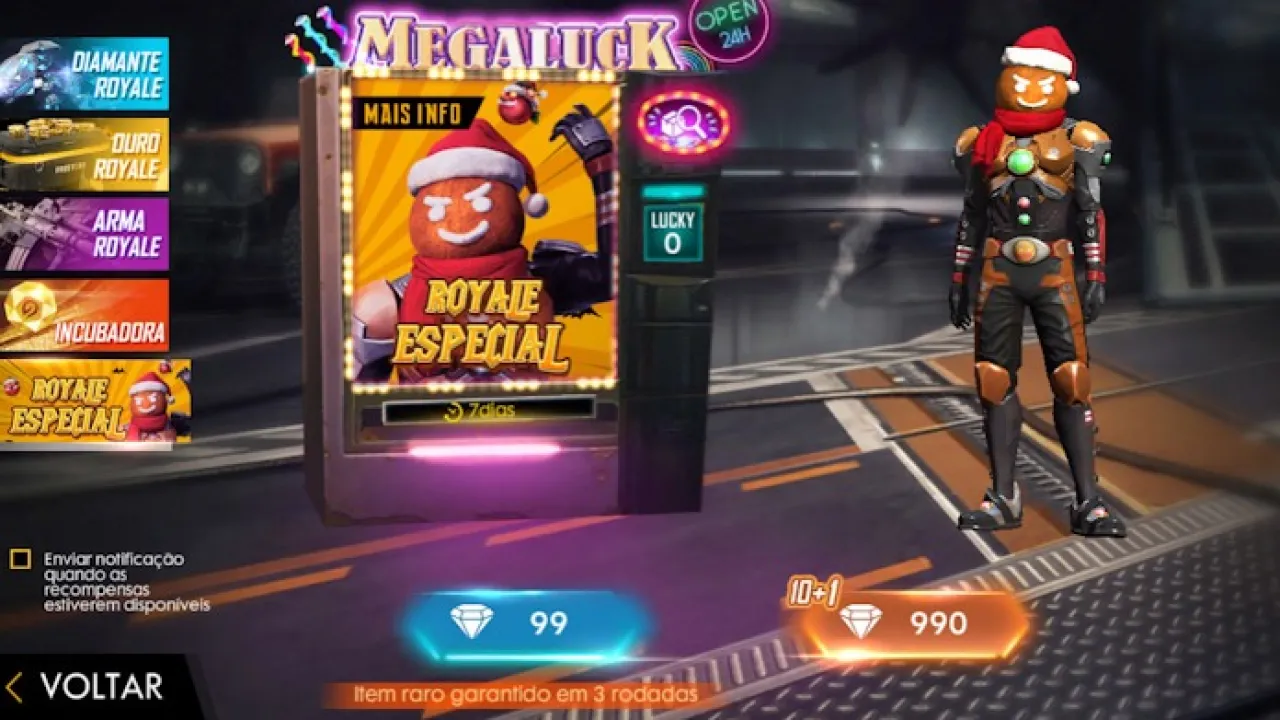The width and height of the screenshot is (1280, 720).
Task: Click the neon magnifier prize preview icon
Action: pyautogui.click(x=683, y=123)
